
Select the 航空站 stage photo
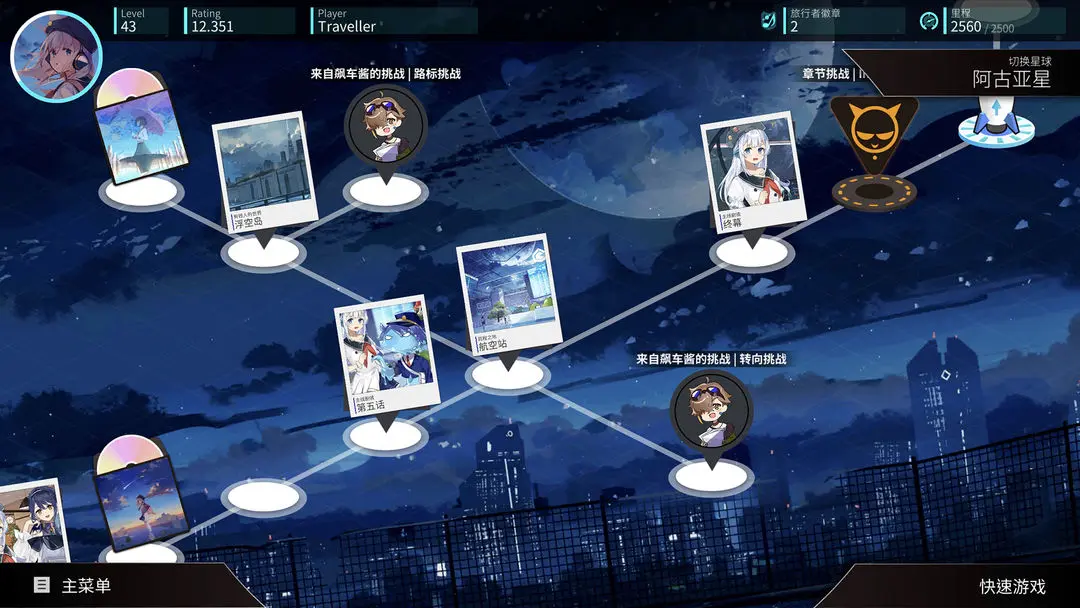507,297
